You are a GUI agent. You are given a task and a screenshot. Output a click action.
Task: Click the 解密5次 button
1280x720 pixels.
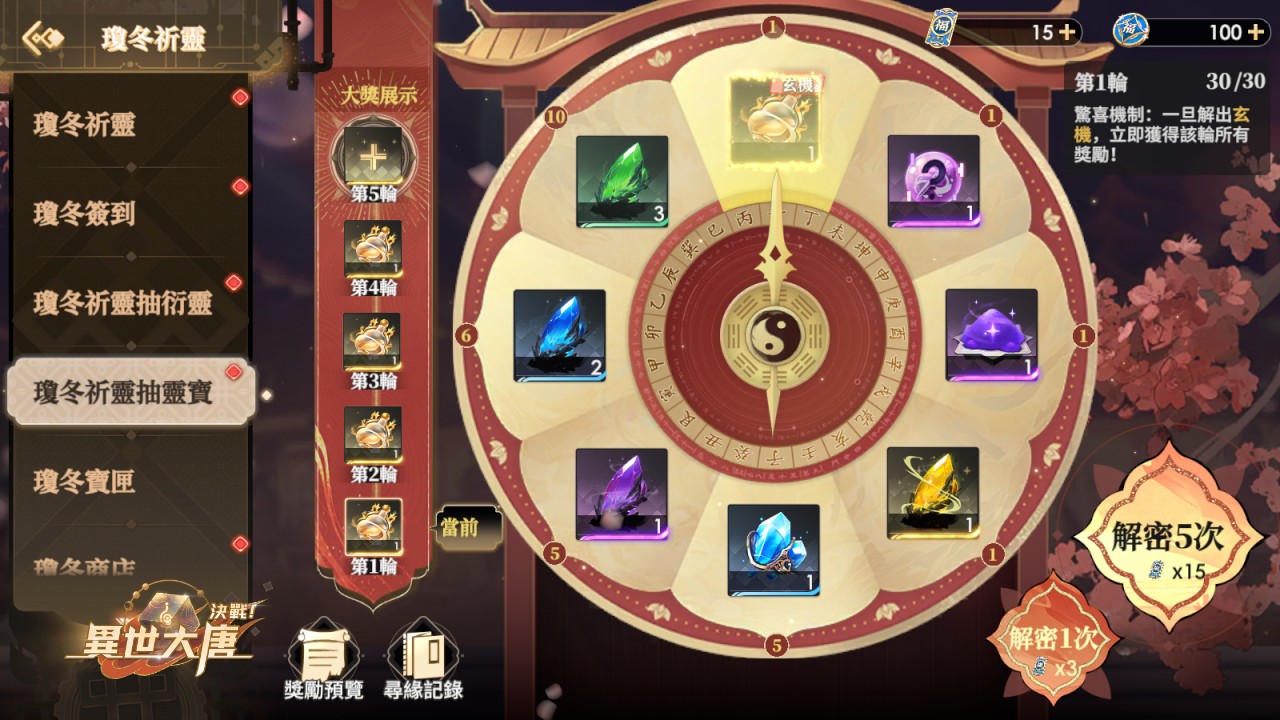point(1167,545)
